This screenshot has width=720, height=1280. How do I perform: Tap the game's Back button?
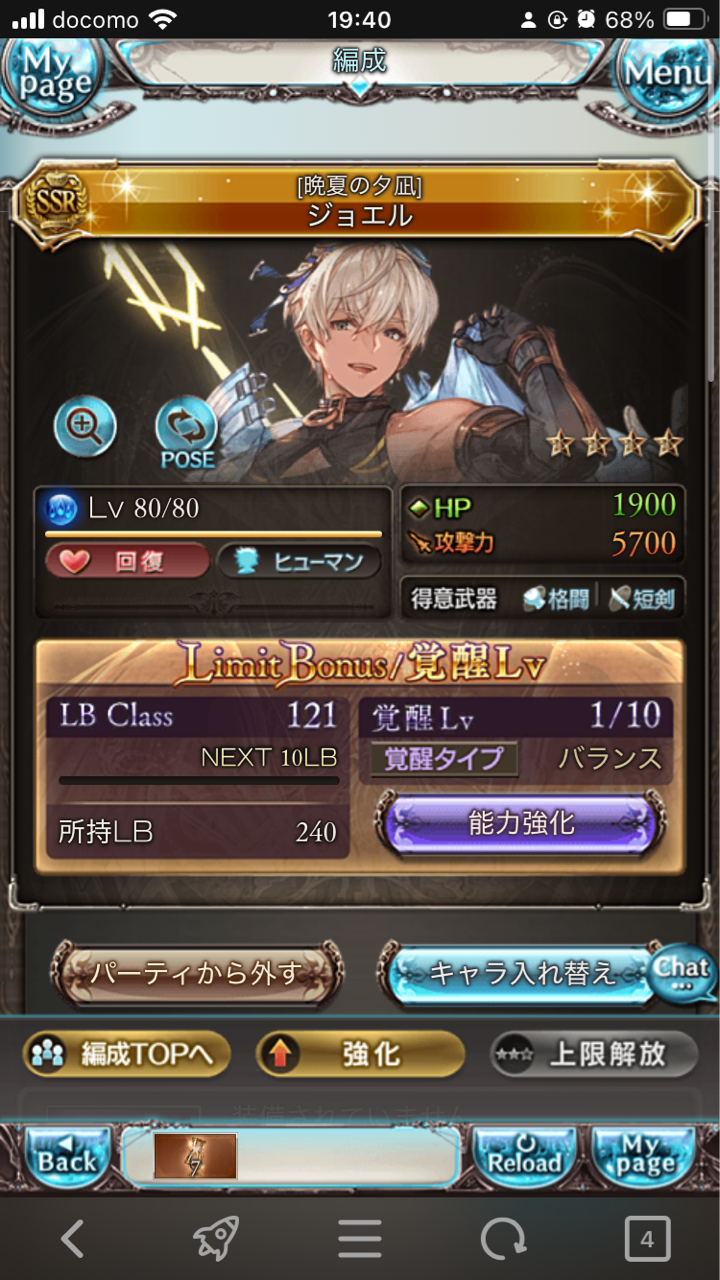(67, 1157)
